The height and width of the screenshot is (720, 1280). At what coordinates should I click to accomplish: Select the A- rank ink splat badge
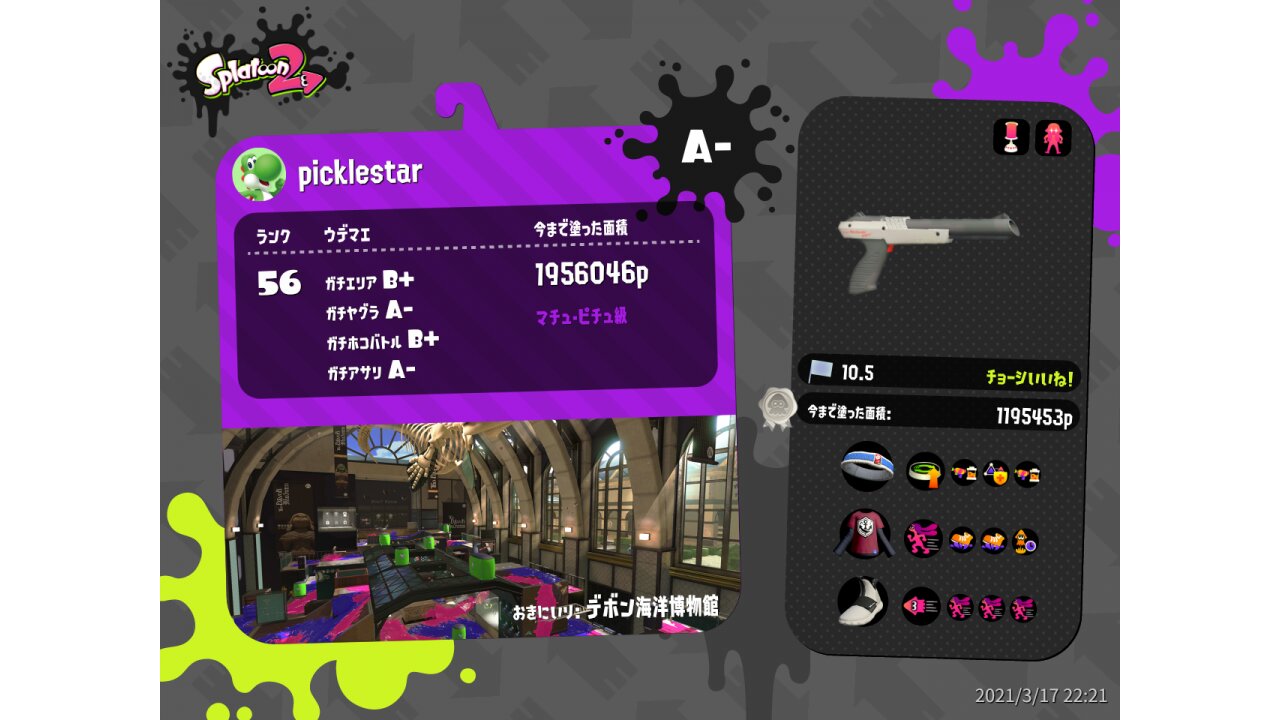tap(706, 148)
